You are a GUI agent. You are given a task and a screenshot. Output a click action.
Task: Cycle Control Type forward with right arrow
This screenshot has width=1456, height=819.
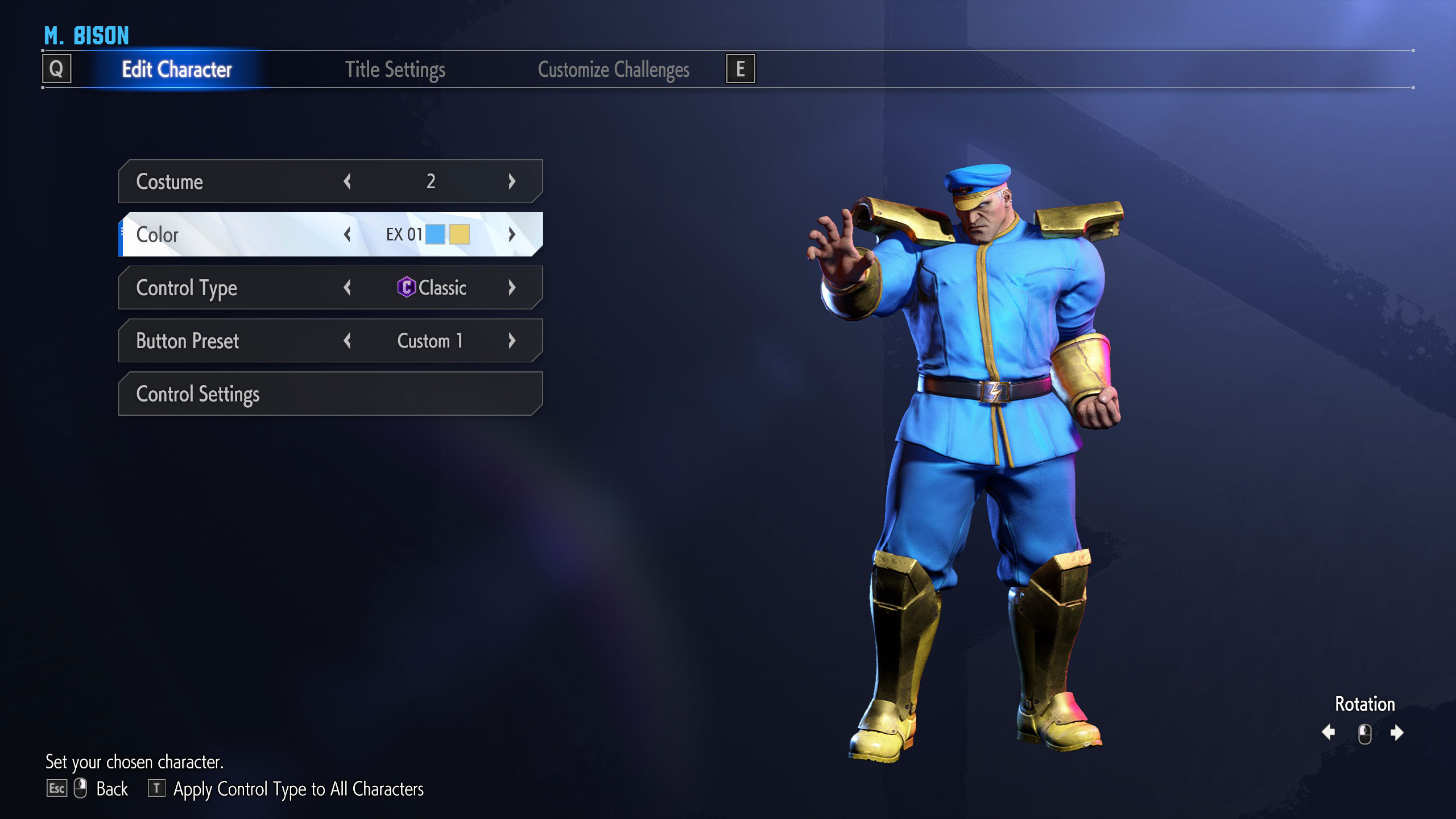[x=511, y=288]
